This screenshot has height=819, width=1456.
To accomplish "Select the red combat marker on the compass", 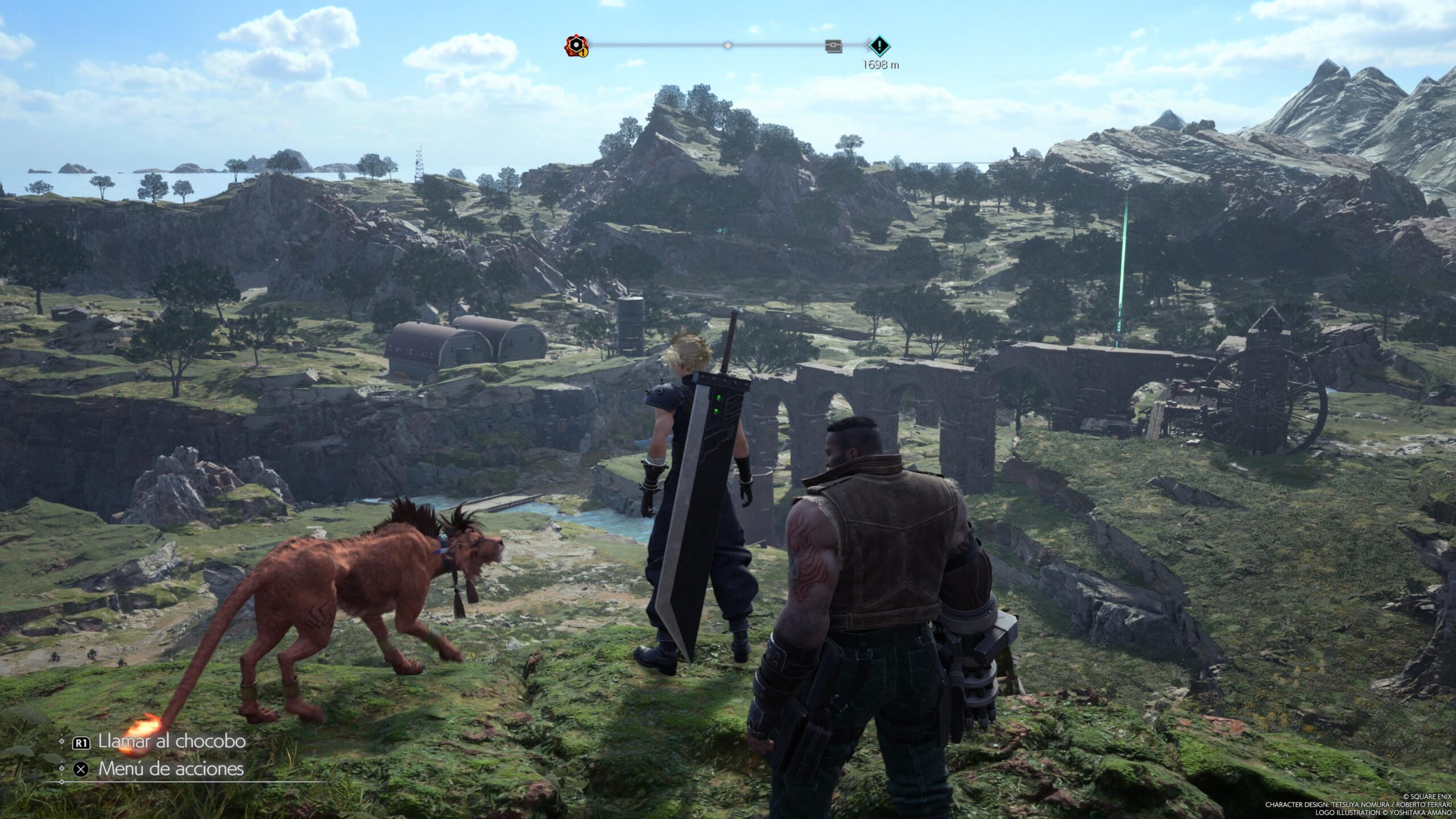I will (575, 45).
